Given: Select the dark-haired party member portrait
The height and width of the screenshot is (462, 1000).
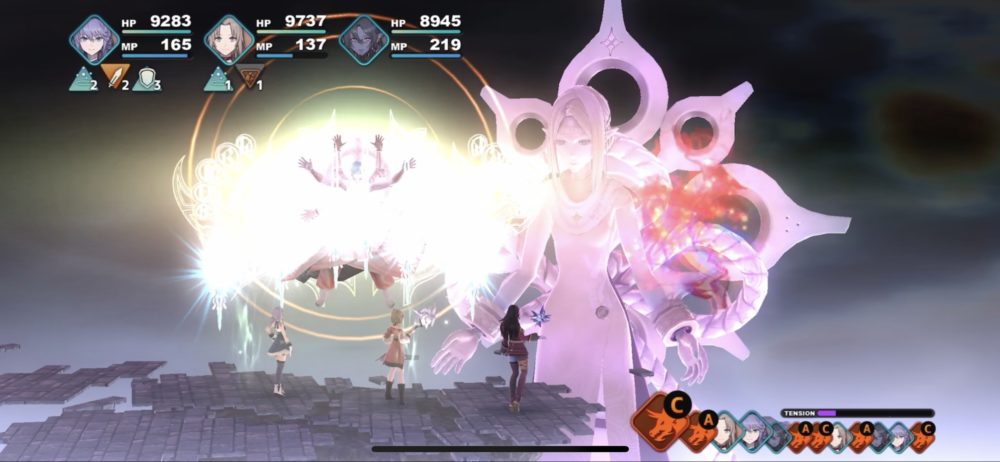Looking at the screenshot, I should (363, 41).
